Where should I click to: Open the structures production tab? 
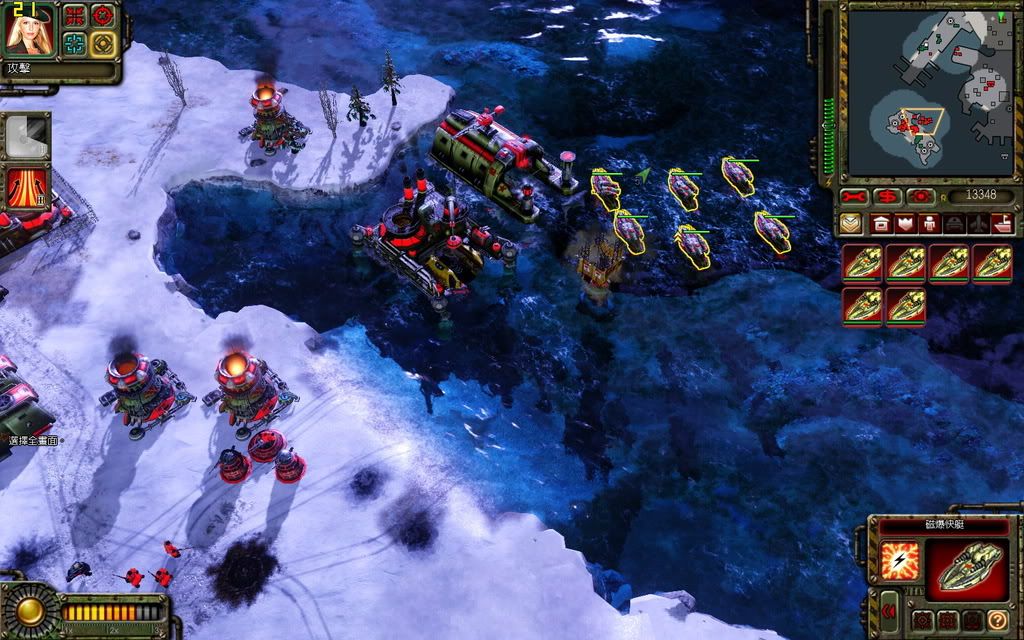point(882,224)
